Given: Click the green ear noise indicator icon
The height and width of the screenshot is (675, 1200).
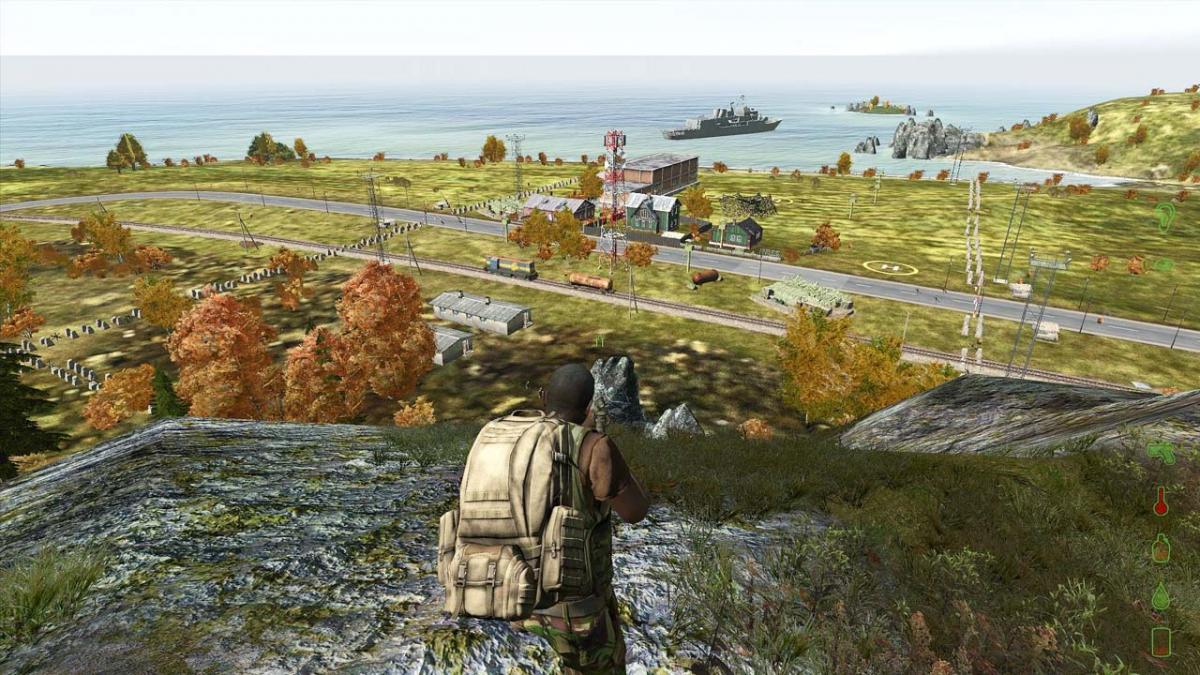Looking at the screenshot, I should pyautogui.click(x=1164, y=216).
